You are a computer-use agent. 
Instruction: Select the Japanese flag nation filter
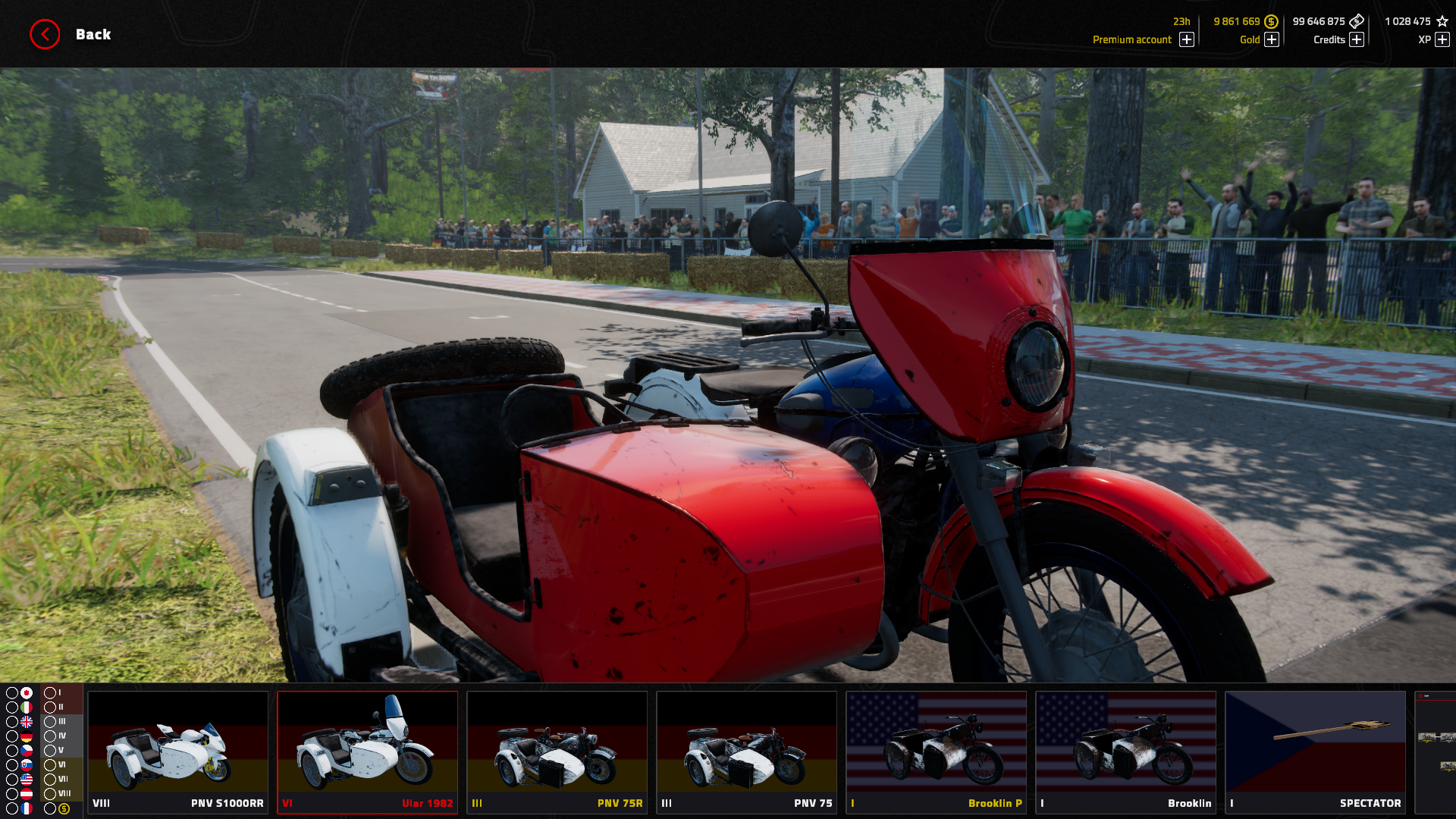point(27,692)
